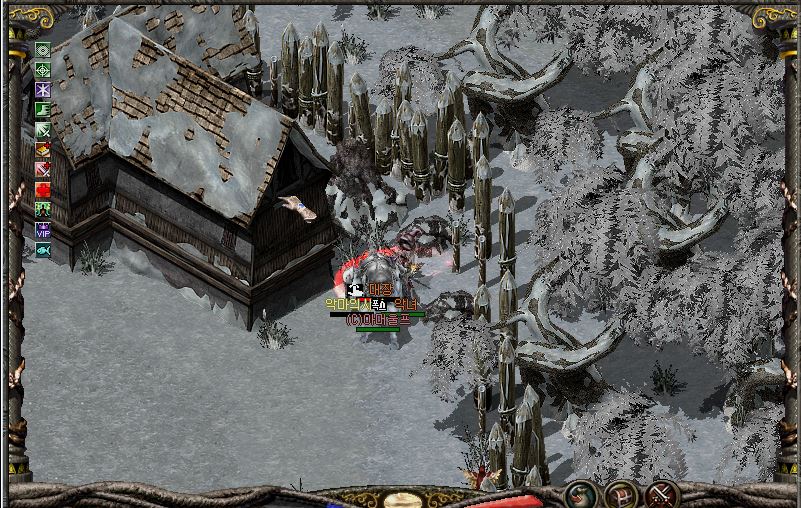The image size is (801, 508).
Task: Activate the purple starburst skill icon
Action: [43, 90]
